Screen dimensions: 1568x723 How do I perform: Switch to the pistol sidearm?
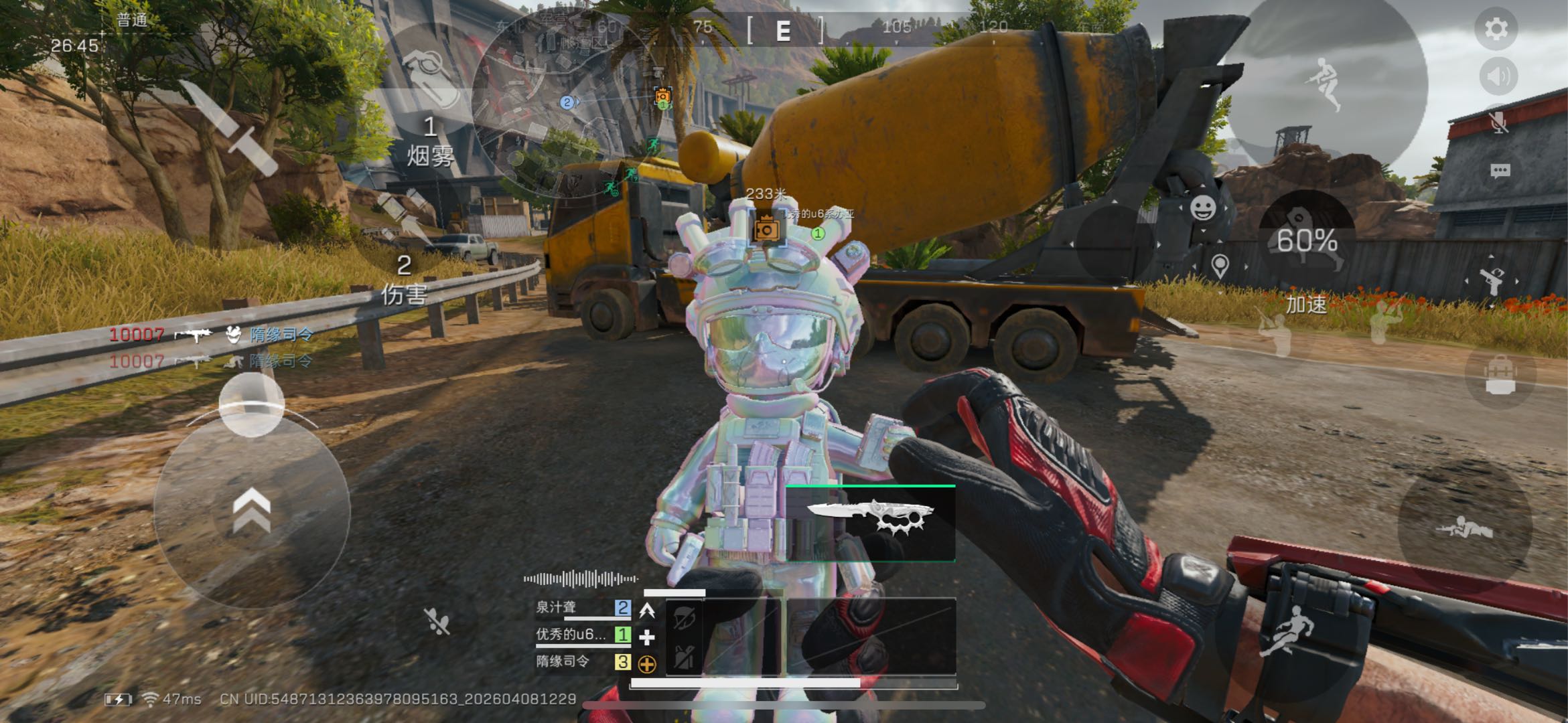tap(1492, 281)
